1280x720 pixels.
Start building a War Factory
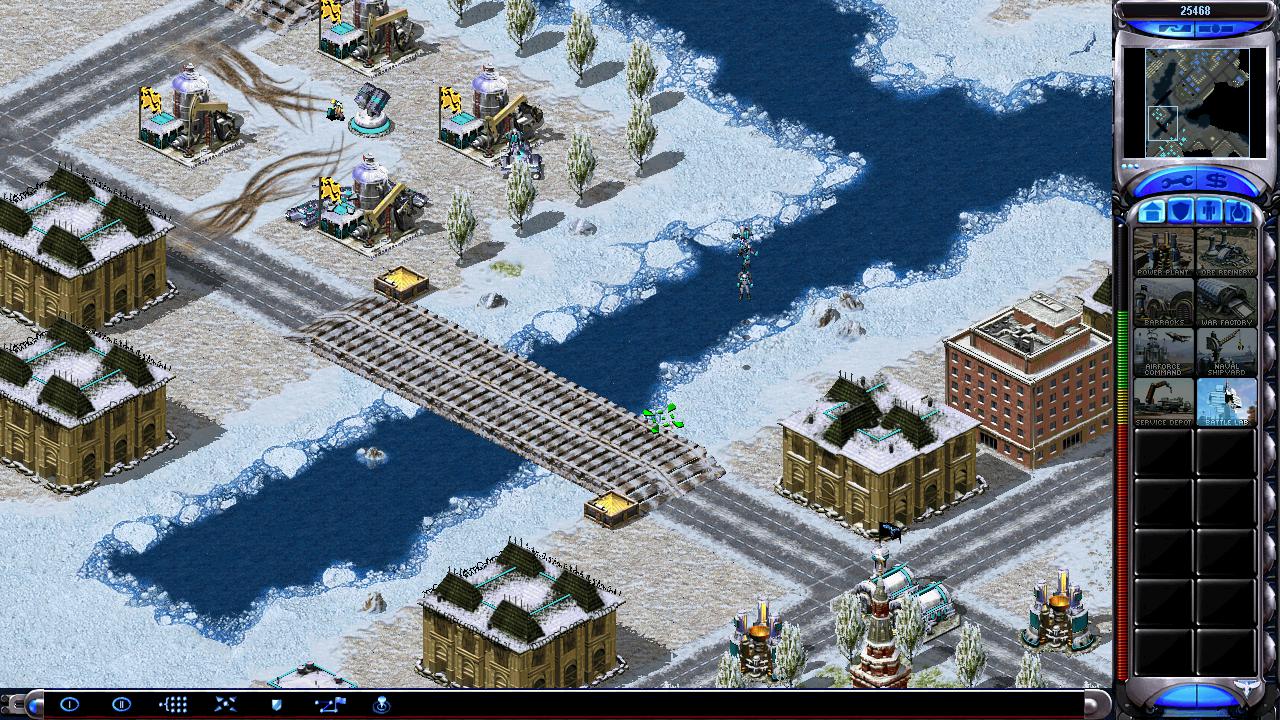[x=1226, y=301]
